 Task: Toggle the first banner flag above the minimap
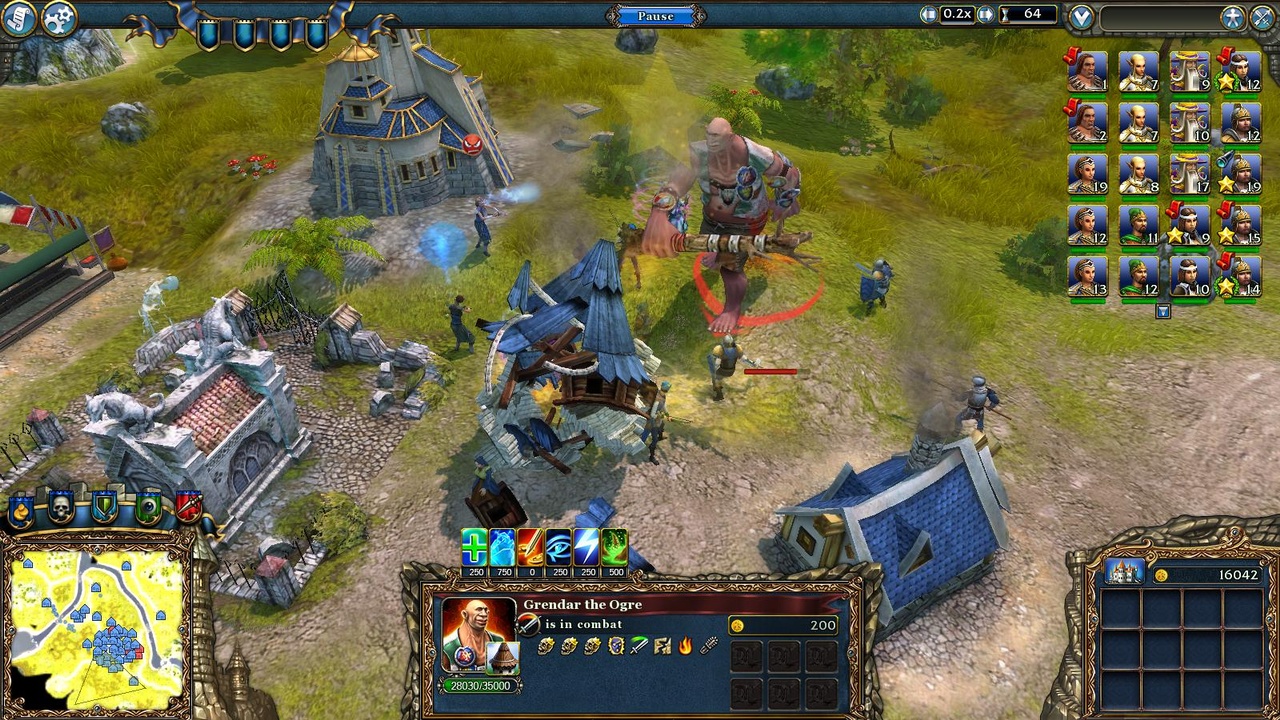tap(20, 508)
